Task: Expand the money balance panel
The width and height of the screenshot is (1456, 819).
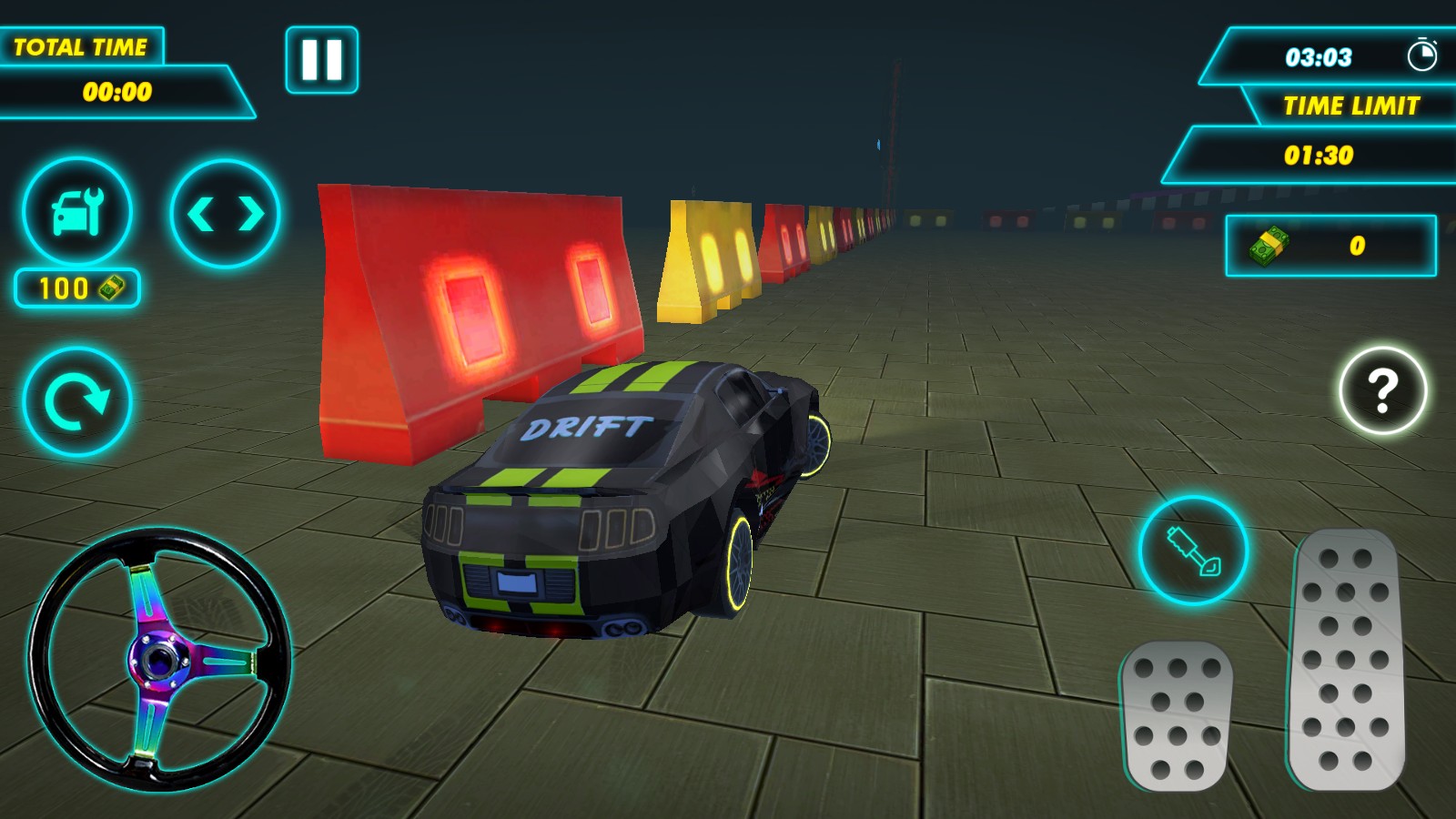Action: 1333,244
